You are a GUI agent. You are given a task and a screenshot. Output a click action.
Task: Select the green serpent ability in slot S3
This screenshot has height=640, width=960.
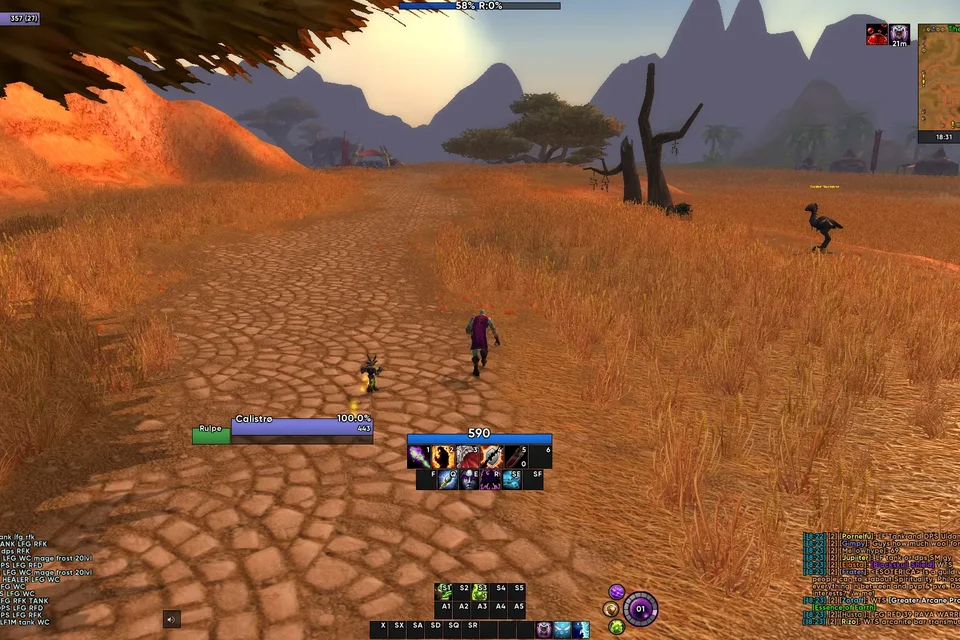tap(480, 592)
